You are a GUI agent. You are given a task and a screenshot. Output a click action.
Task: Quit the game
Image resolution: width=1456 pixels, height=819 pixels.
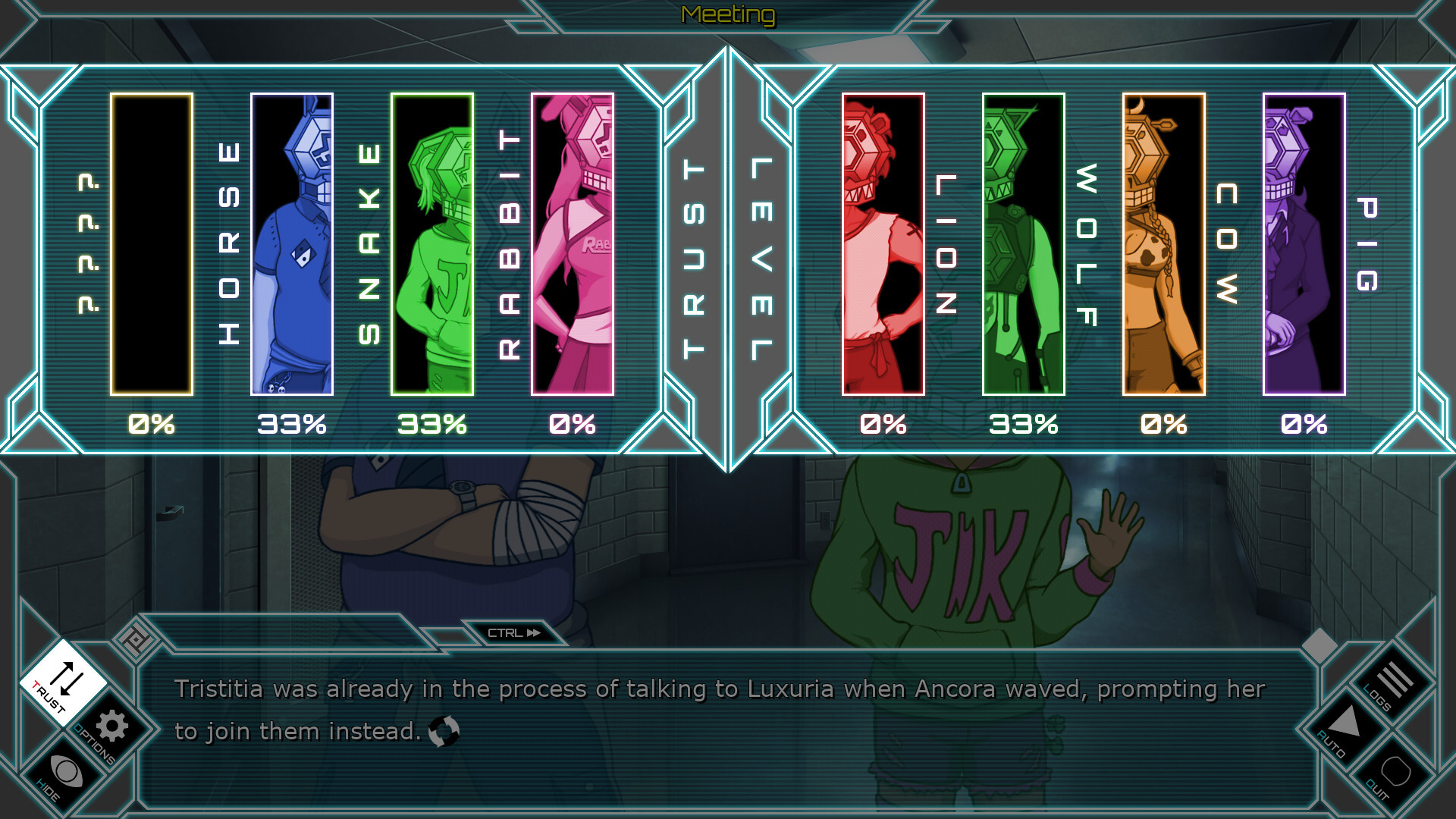pos(1395,773)
